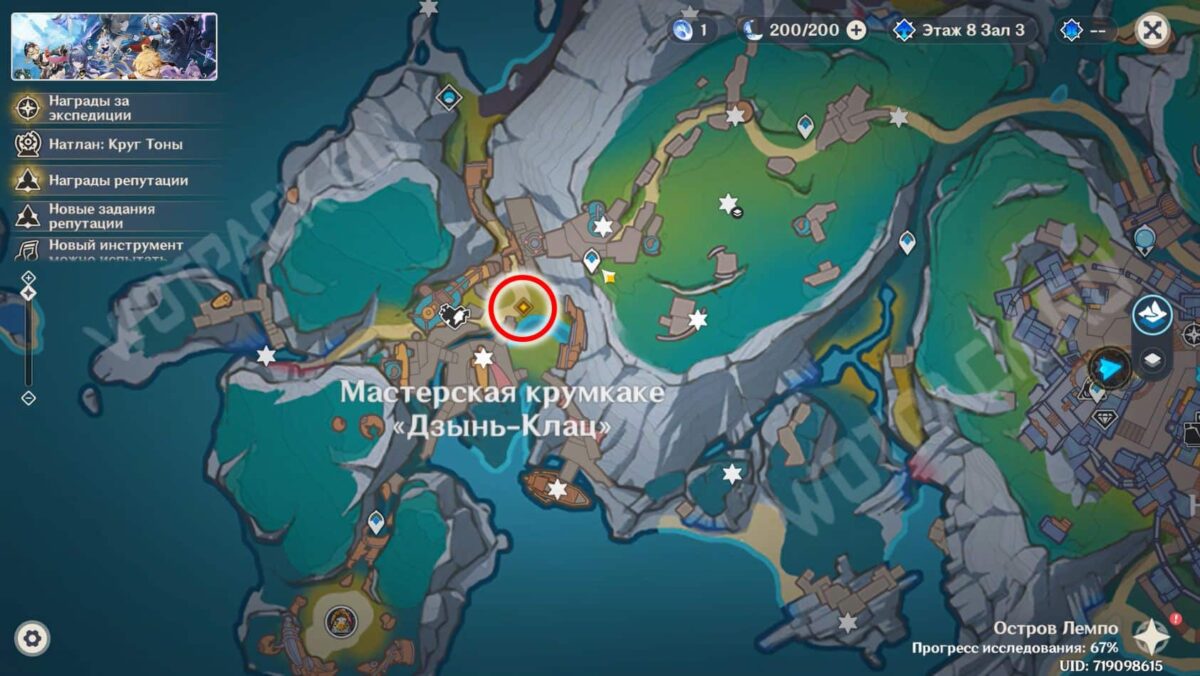Open the custom map pin star button
Screen dimensions: 1200x676
point(1151,636)
